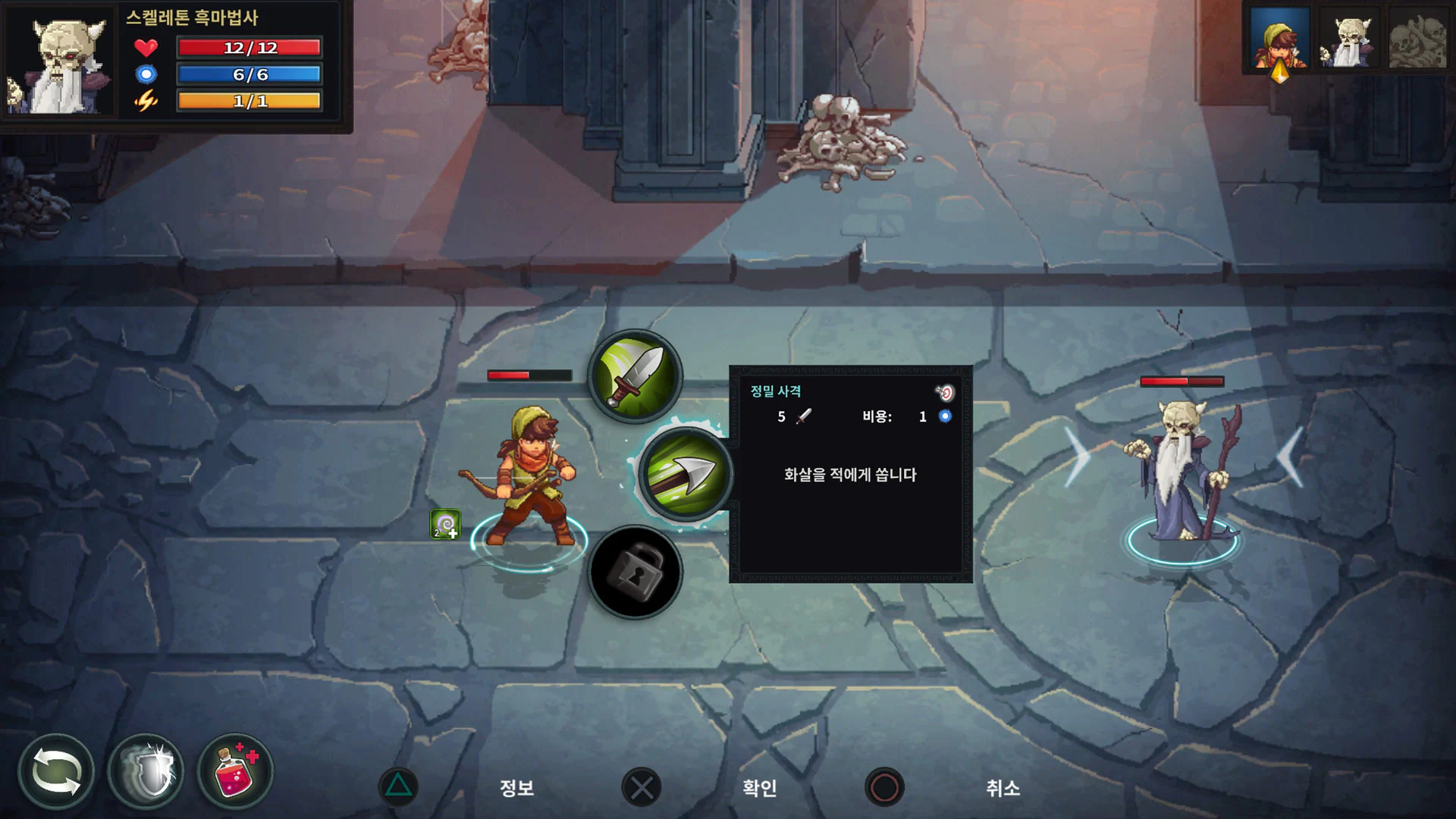Click the locked padlock skill slot
This screenshot has height=819, width=1456.
coord(635,572)
